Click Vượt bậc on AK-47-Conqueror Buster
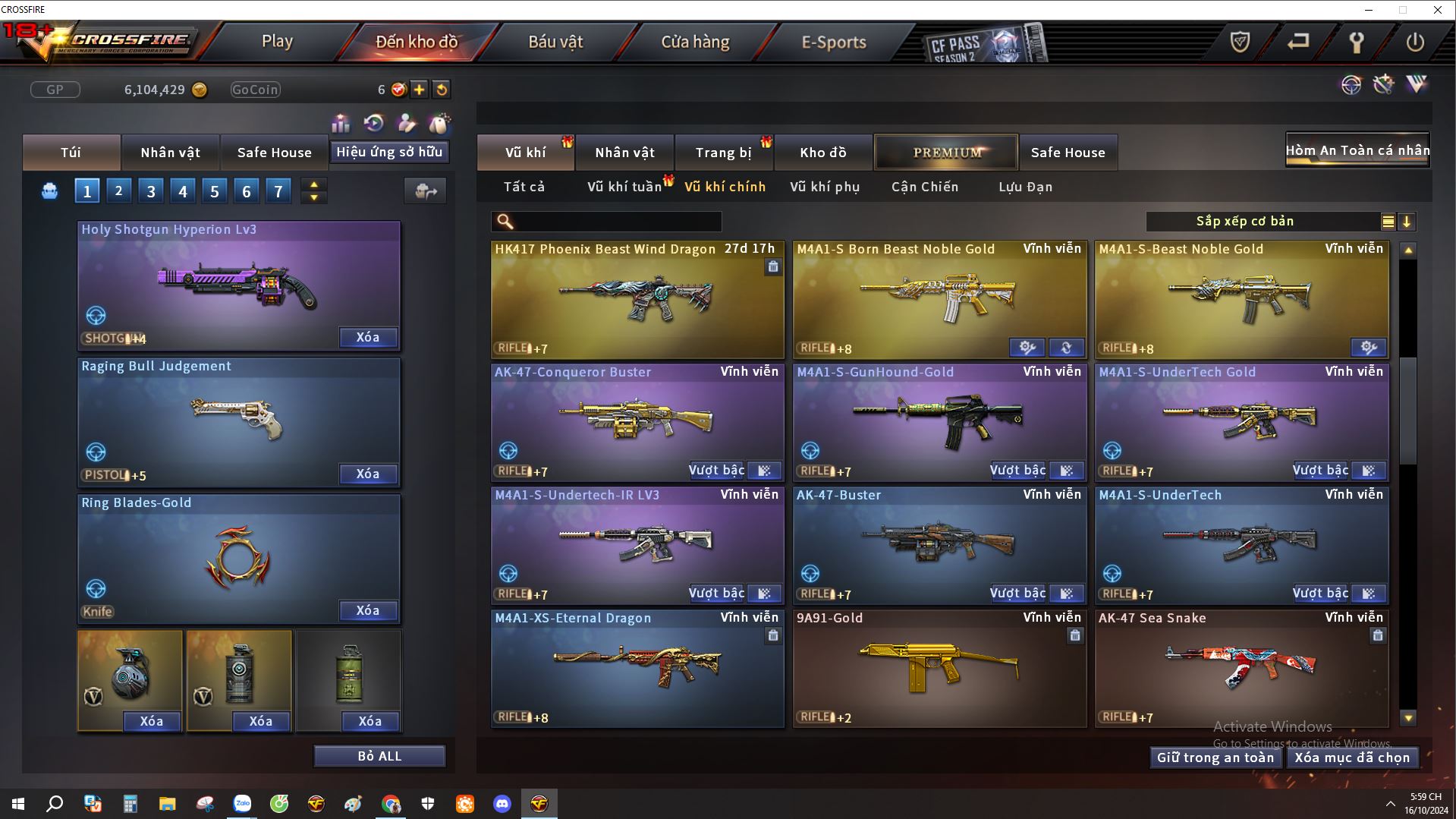1456x819 pixels. pos(716,471)
